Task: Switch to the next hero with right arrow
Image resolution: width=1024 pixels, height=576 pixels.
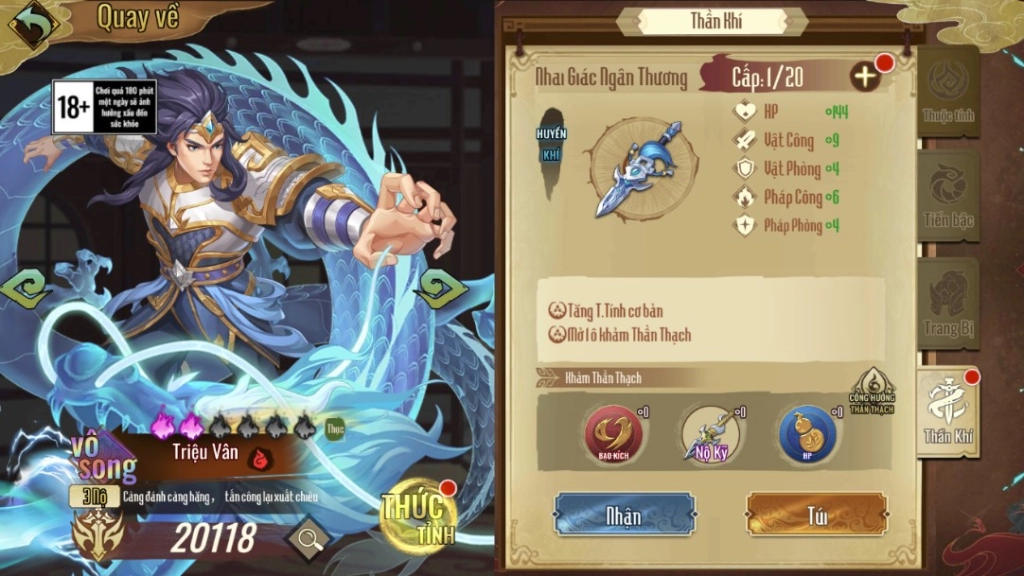Action: point(441,290)
